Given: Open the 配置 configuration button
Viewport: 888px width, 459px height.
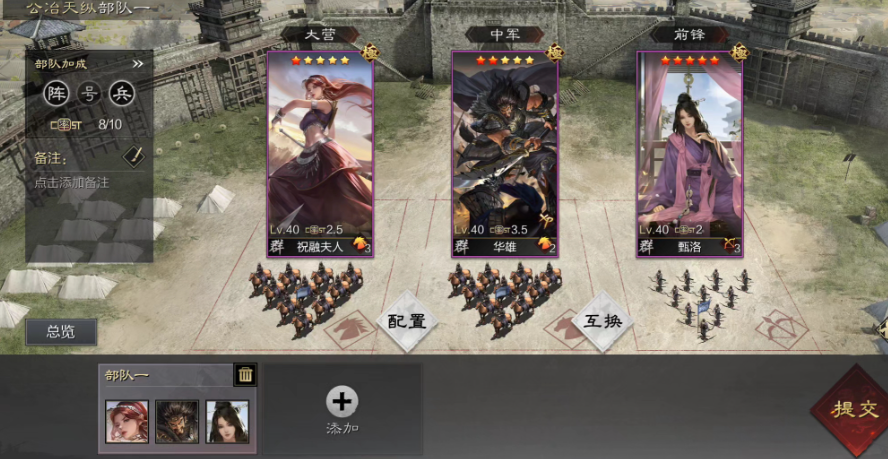Looking at the screenshot, I should point(407,322).
